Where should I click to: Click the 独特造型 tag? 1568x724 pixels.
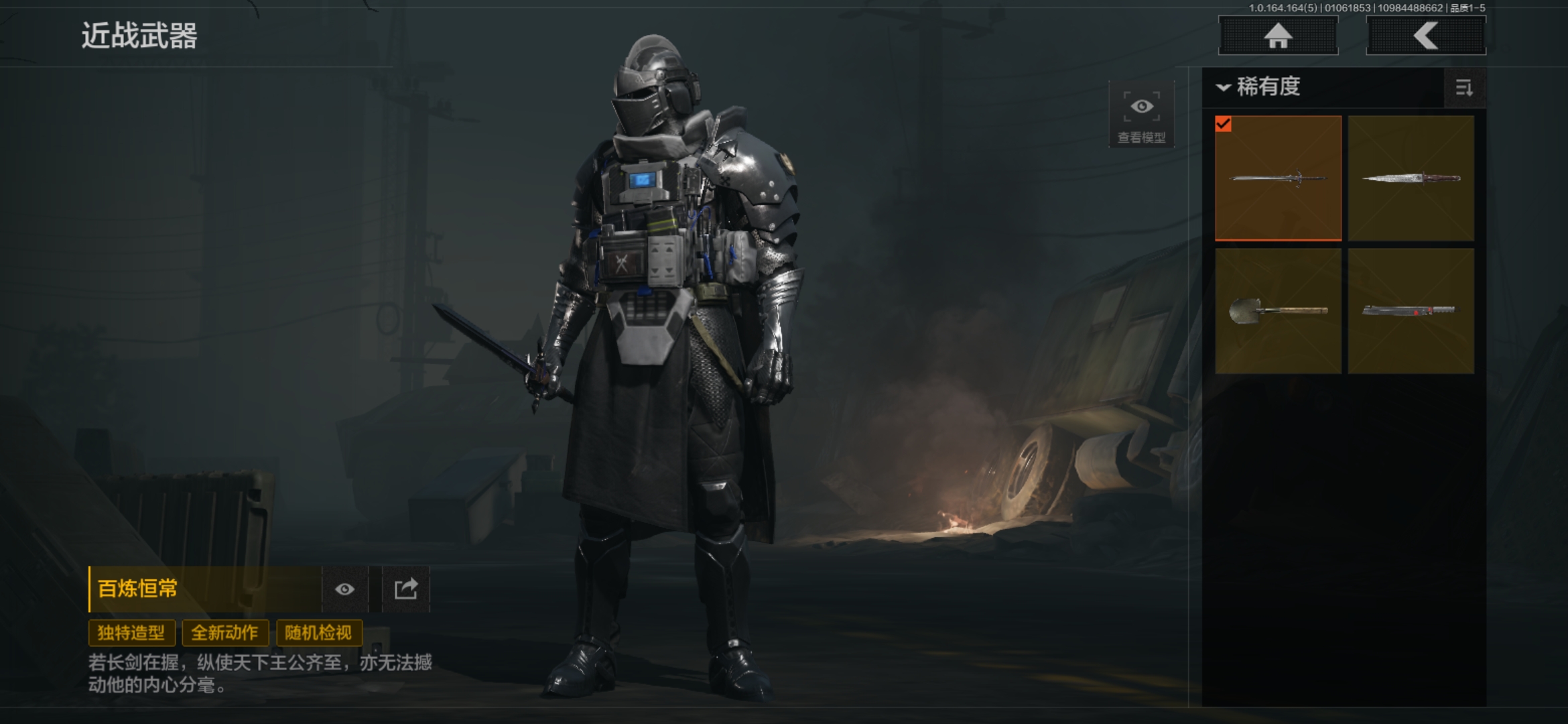pos(131,633)
